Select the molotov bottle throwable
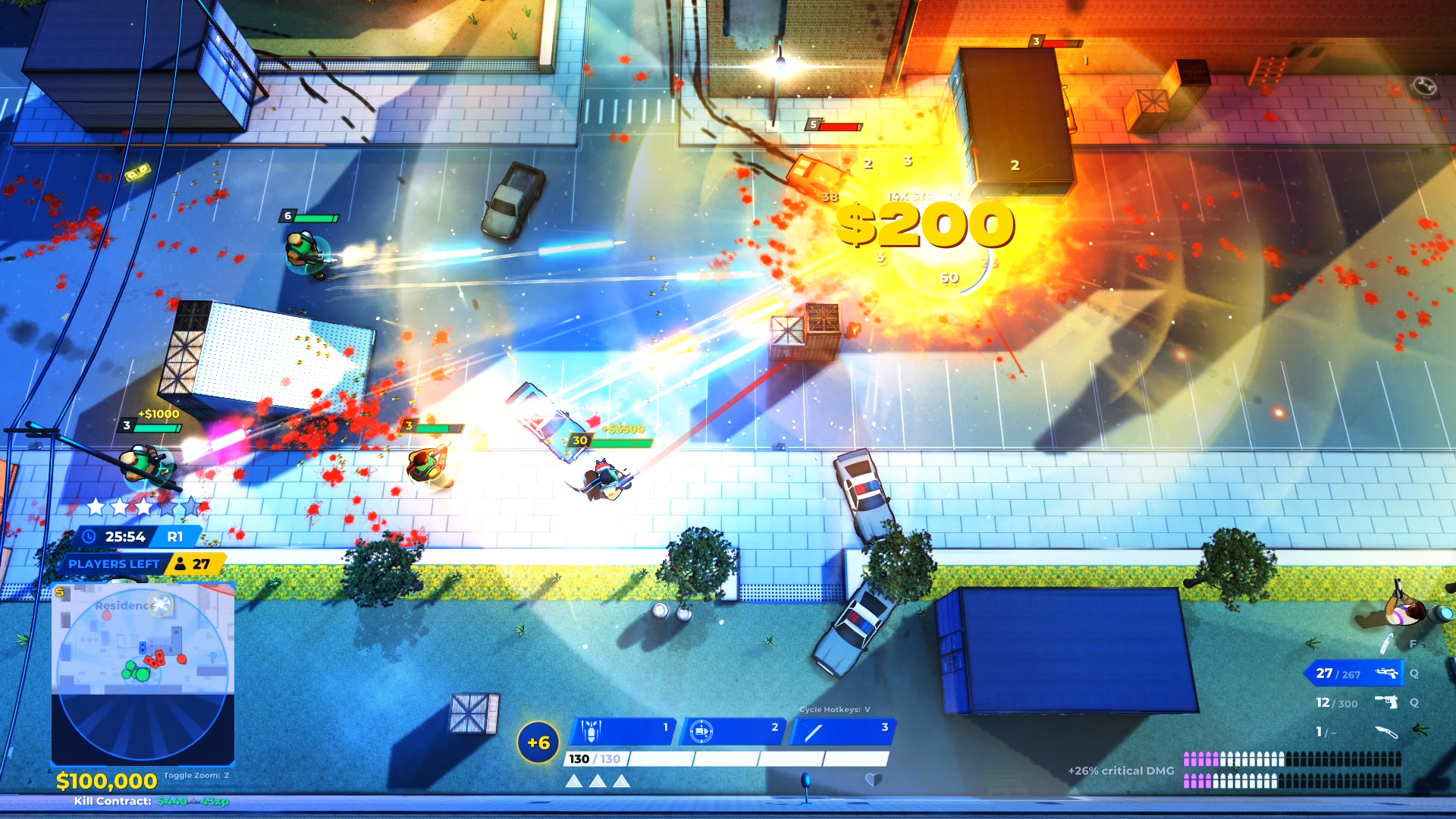This screenshot has width=1456, height=819. pyautogui.click(x=1387, y=644)
